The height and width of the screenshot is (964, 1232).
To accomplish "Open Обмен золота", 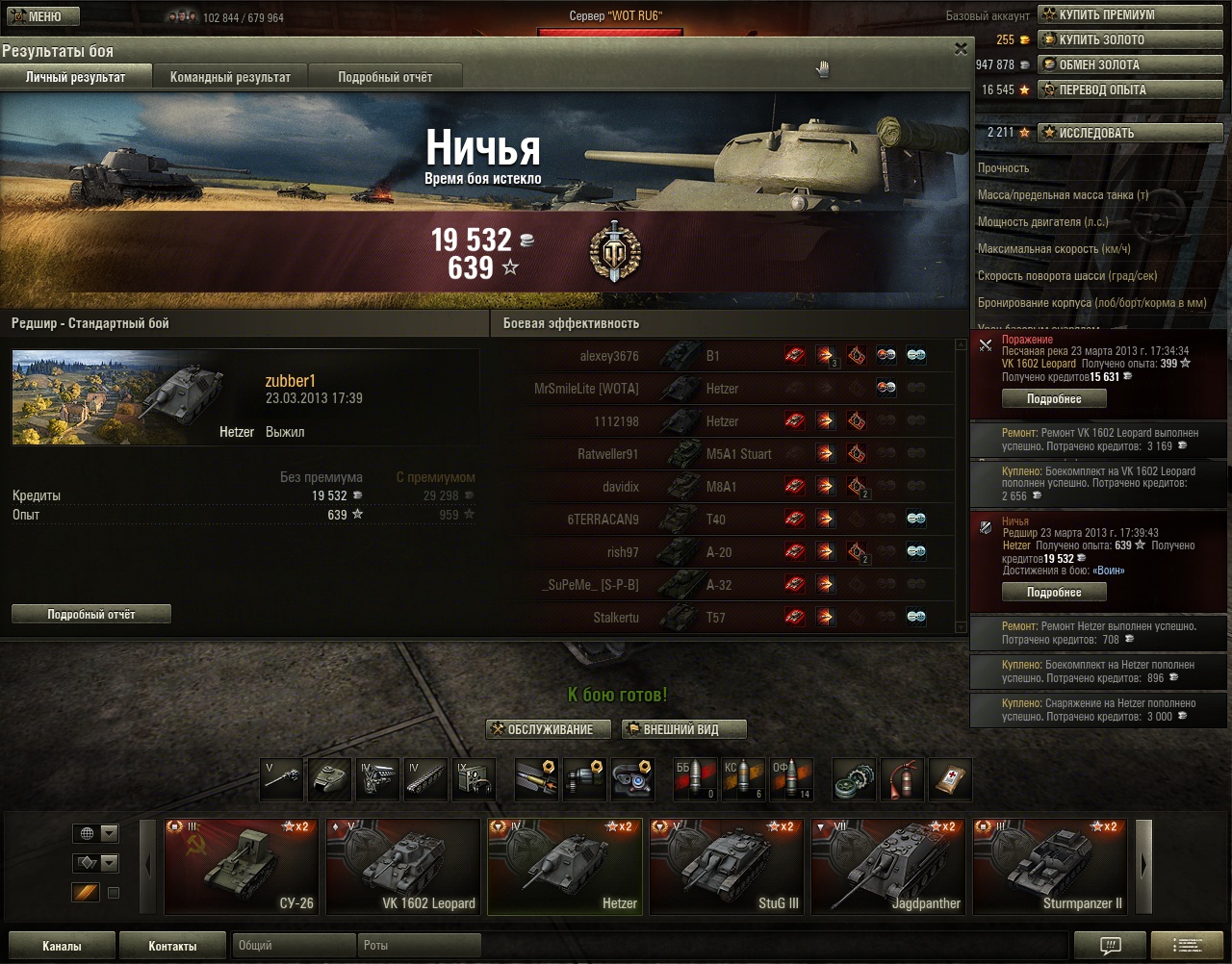I will click(1128, 65).
